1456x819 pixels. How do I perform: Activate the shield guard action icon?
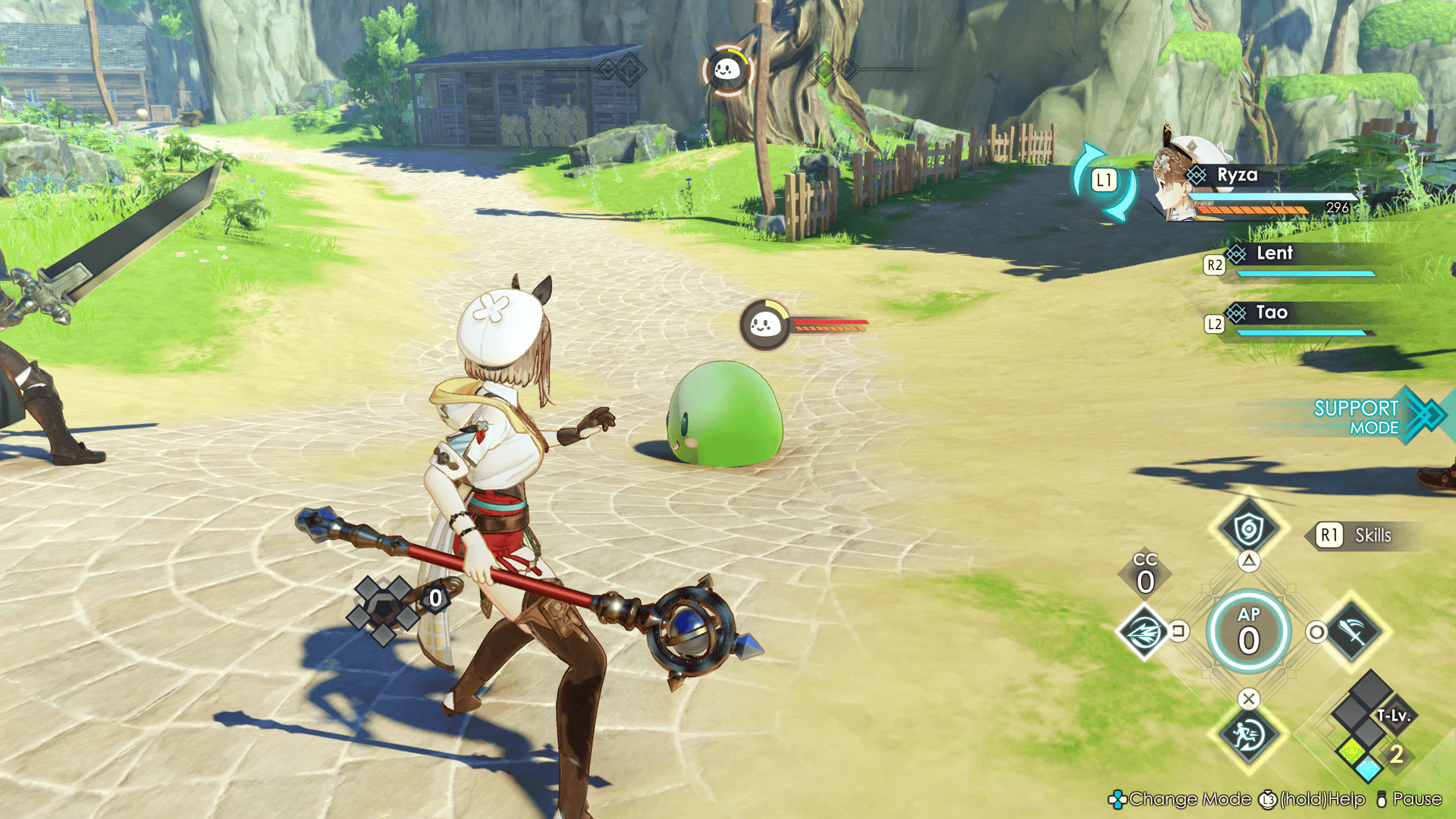tap(1248, 529)
